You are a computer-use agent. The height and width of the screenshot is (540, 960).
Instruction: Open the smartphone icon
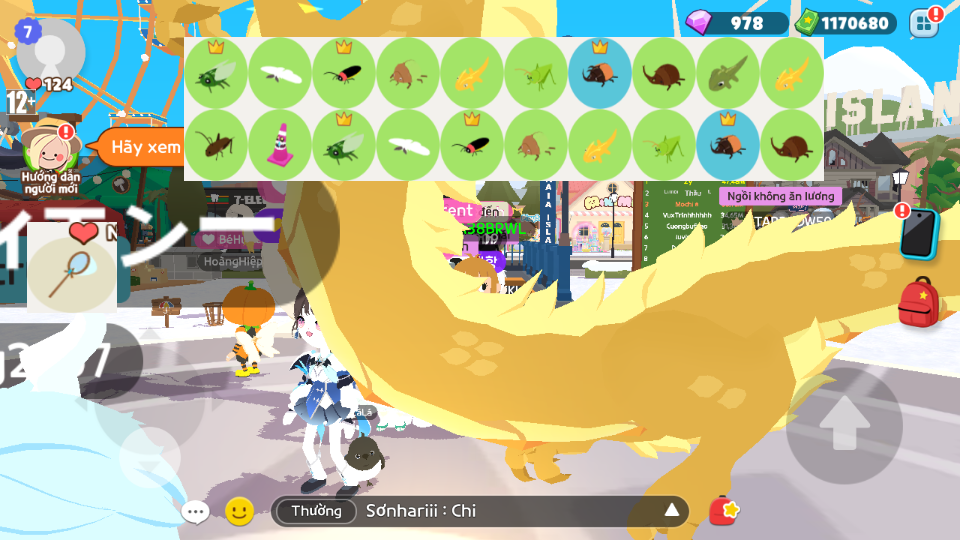(x=918, y=235)
